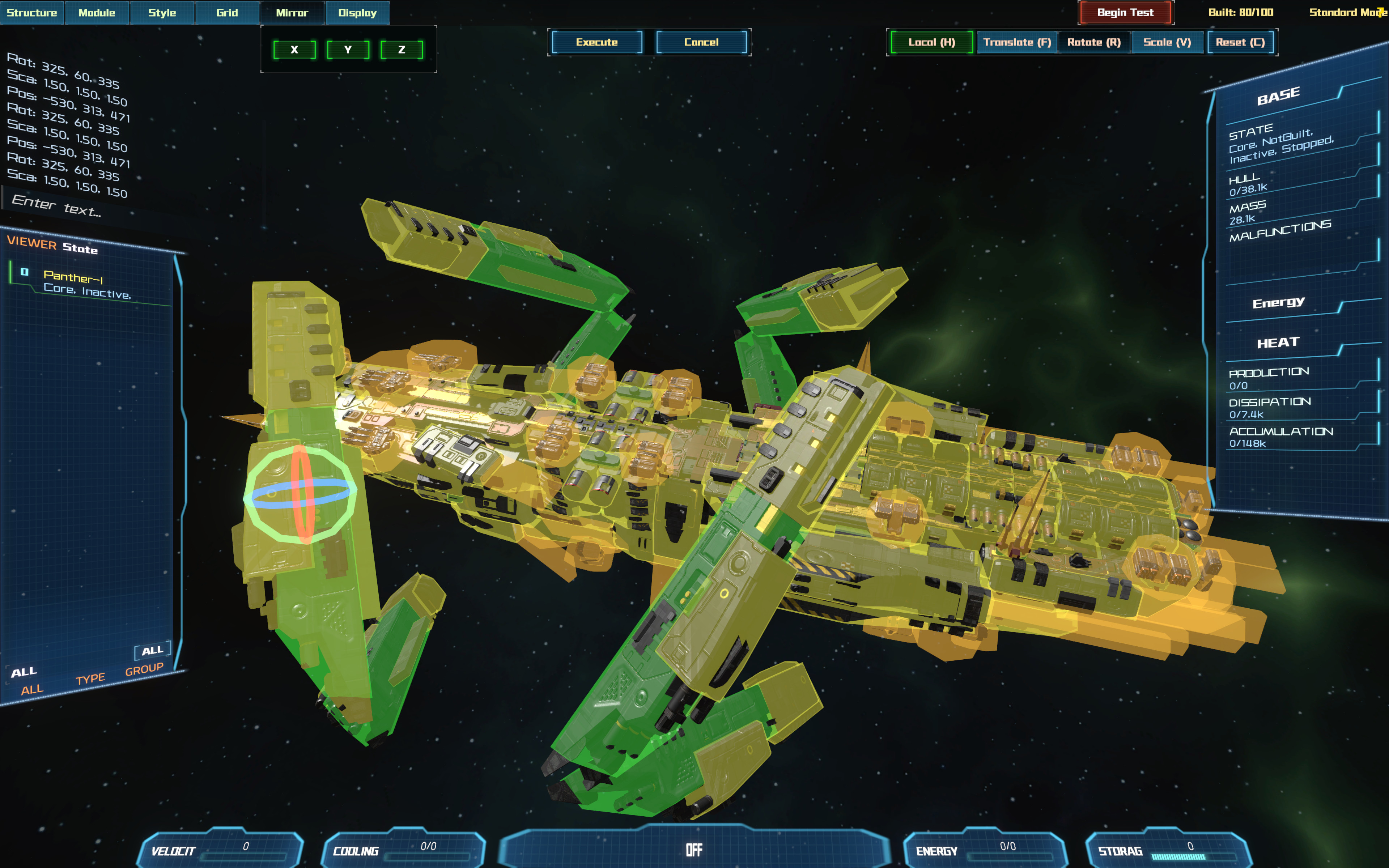Open the Module menu

(x=97, y=13)
